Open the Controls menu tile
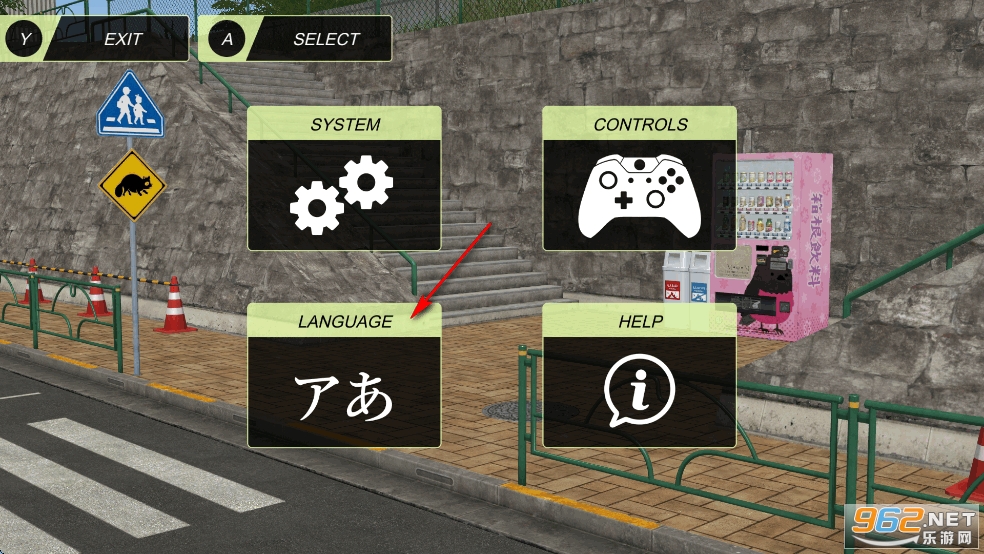Image resolution: width=984 pixels, height=554 pixels. coord(639,179)
